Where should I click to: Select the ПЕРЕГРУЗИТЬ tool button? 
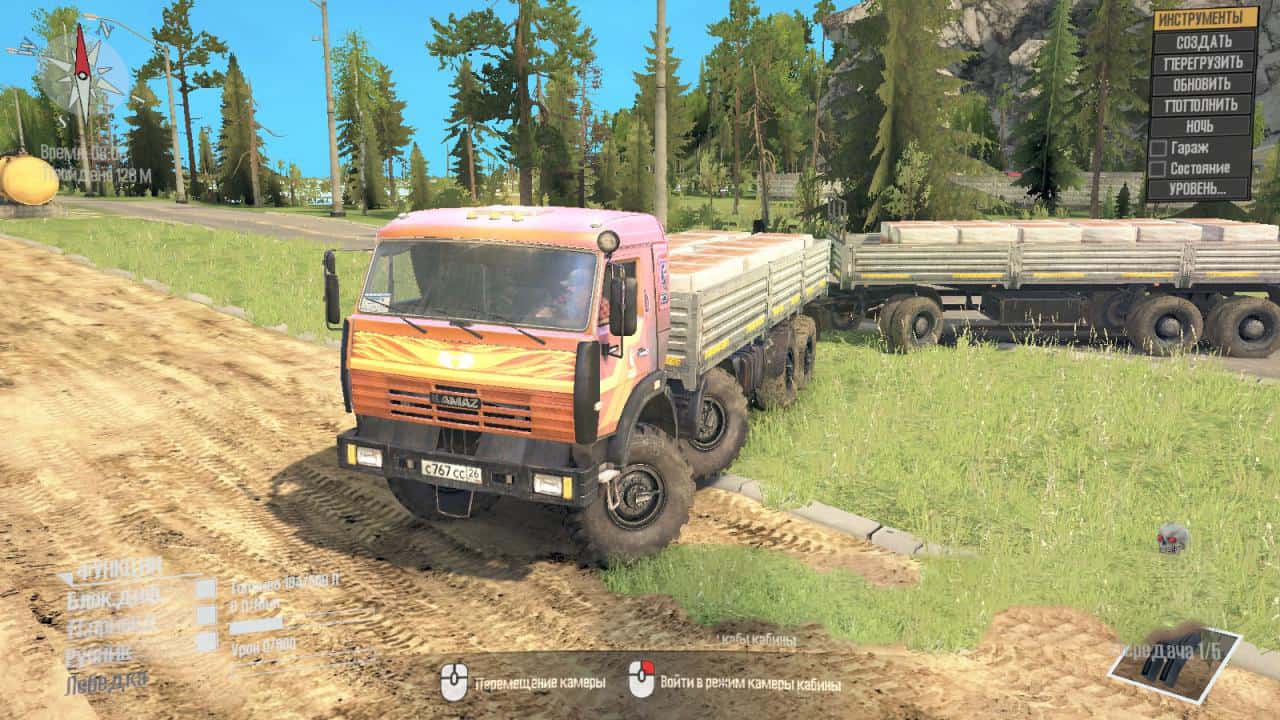(x=1203, y=63)
